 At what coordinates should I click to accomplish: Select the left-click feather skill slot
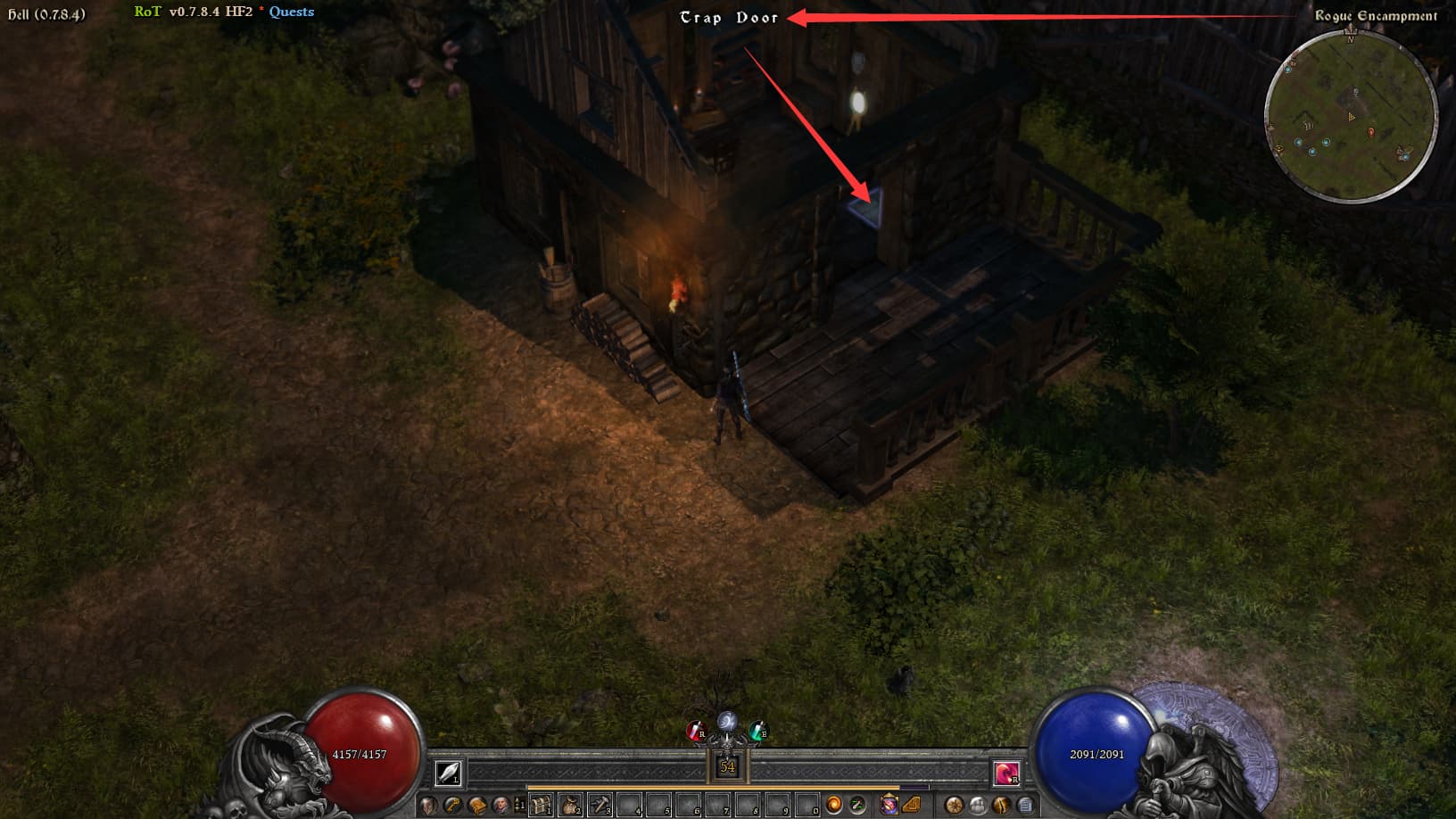(448, 773)
